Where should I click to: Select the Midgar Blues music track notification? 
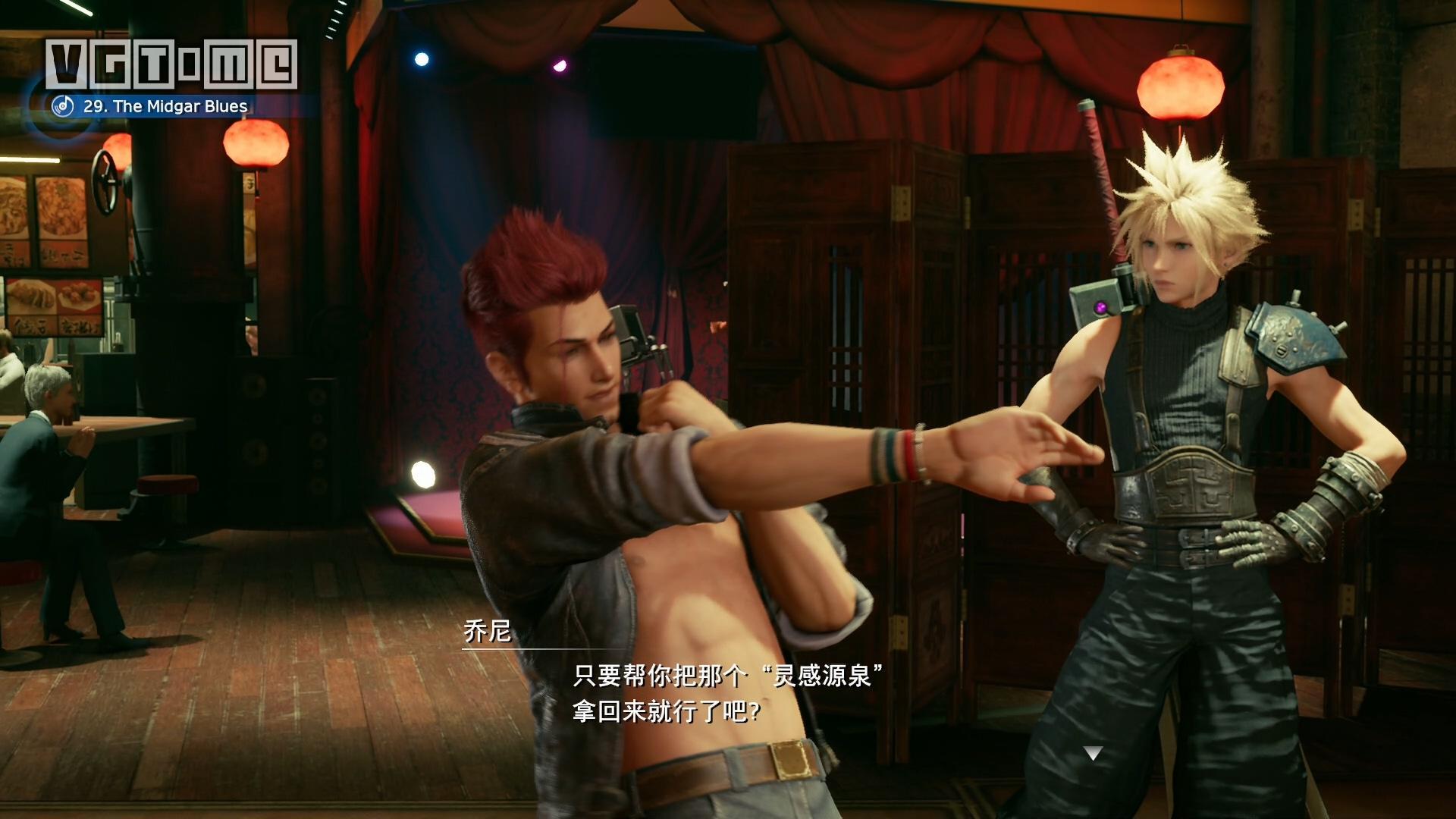click(165, 106)
